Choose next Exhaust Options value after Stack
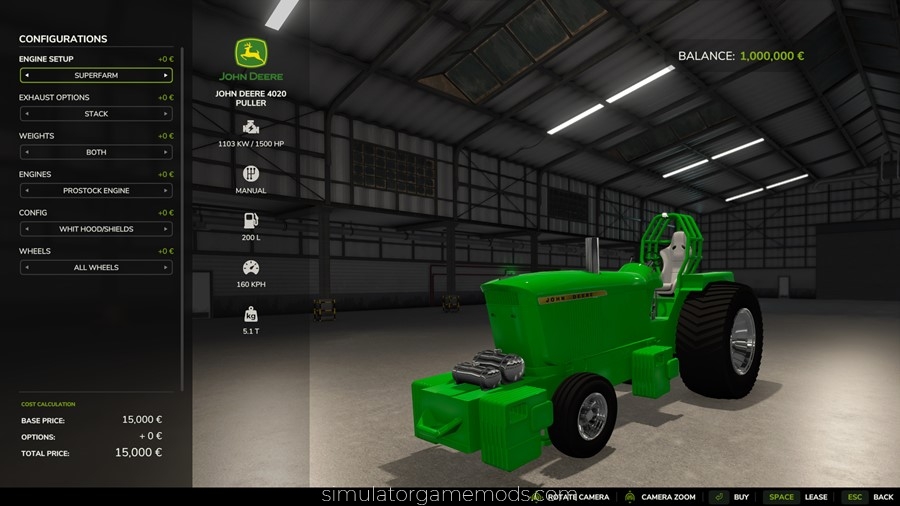This screenshot has height=506, width=900. click(166, 114)
